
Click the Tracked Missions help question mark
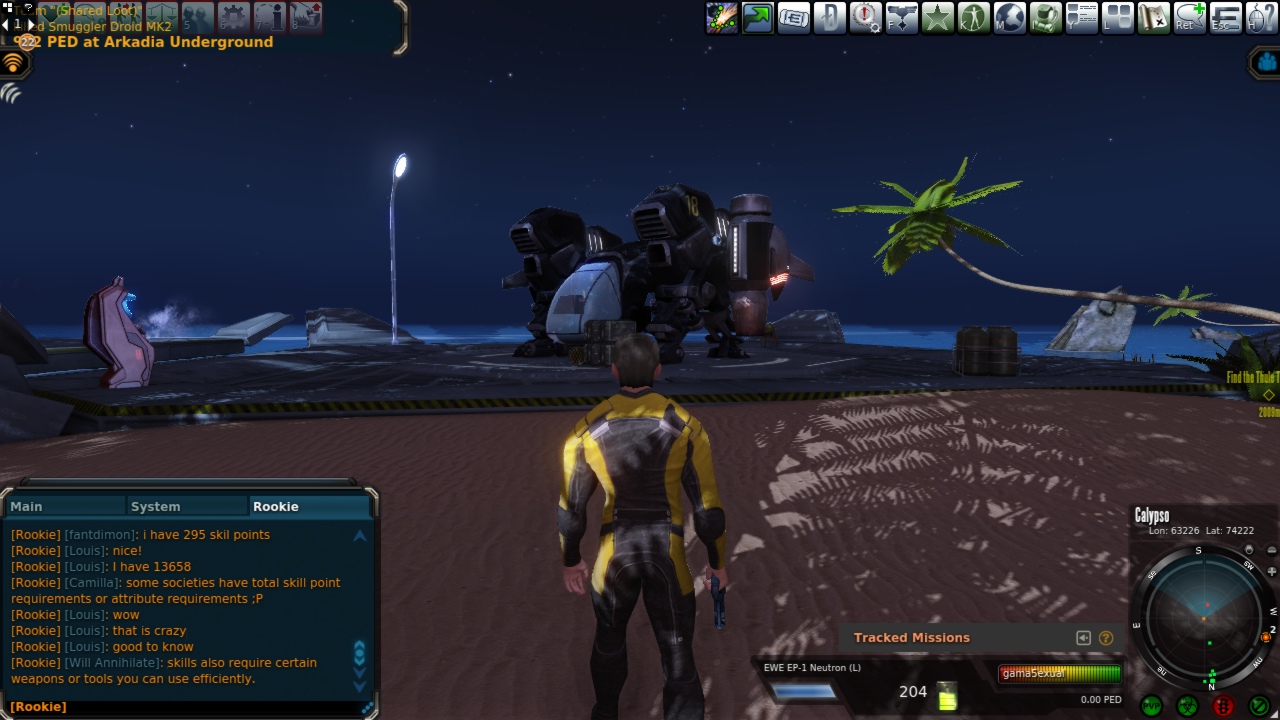click(1106, 638)
